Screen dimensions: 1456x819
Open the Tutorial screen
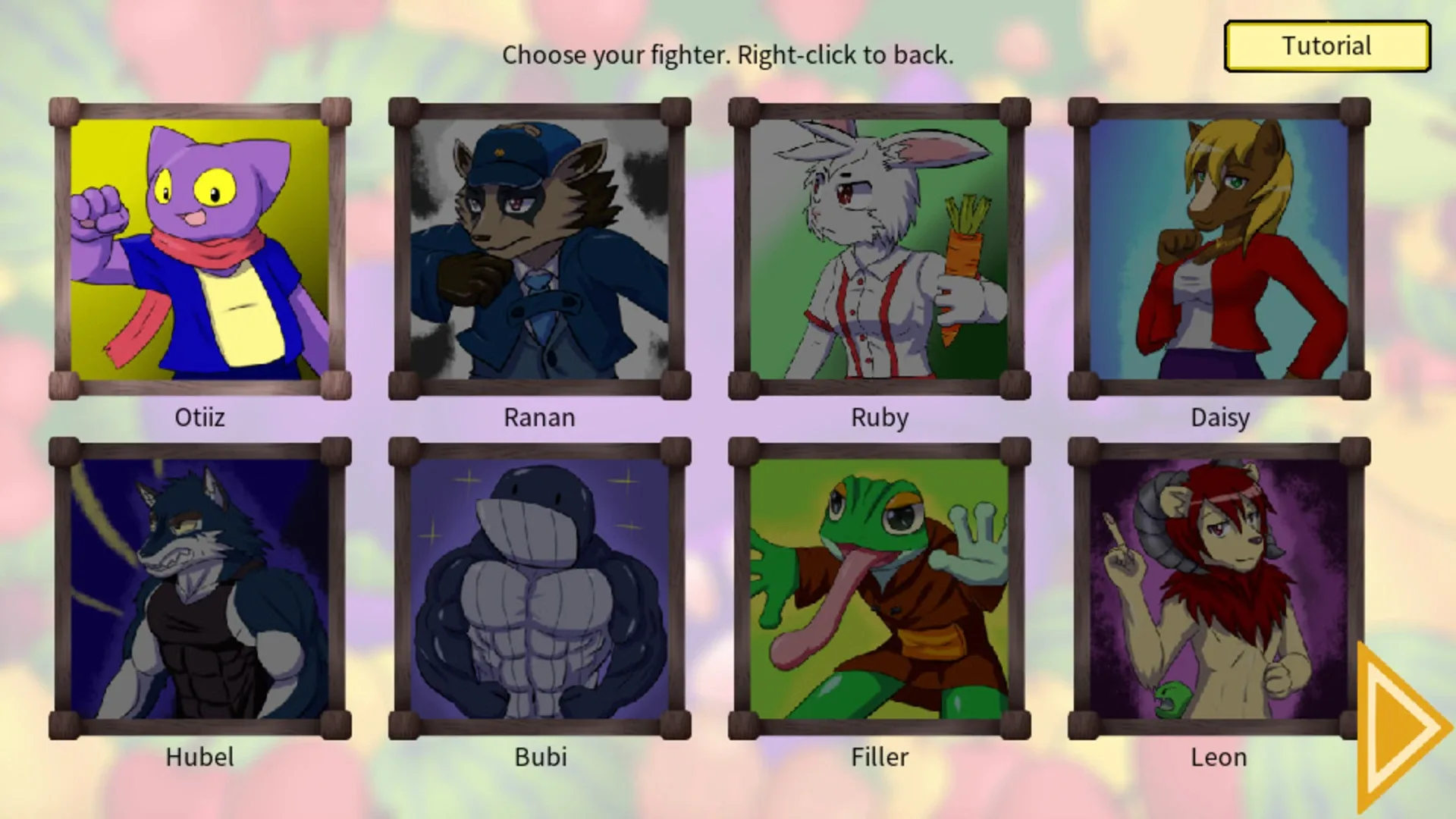pos(1326,45)
